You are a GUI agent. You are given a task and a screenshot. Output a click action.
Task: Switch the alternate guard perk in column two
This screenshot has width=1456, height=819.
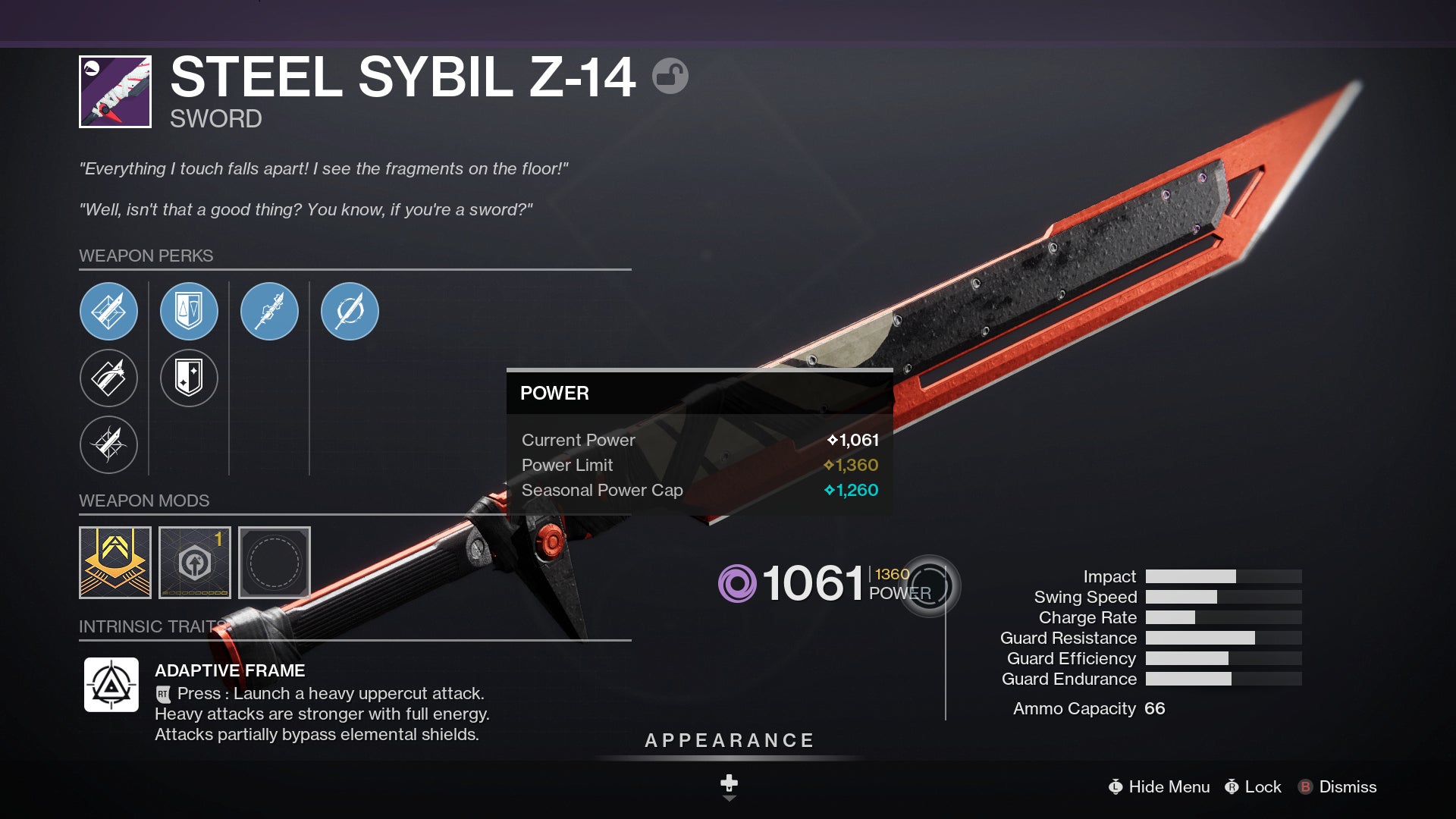click(x=189, y=378)
